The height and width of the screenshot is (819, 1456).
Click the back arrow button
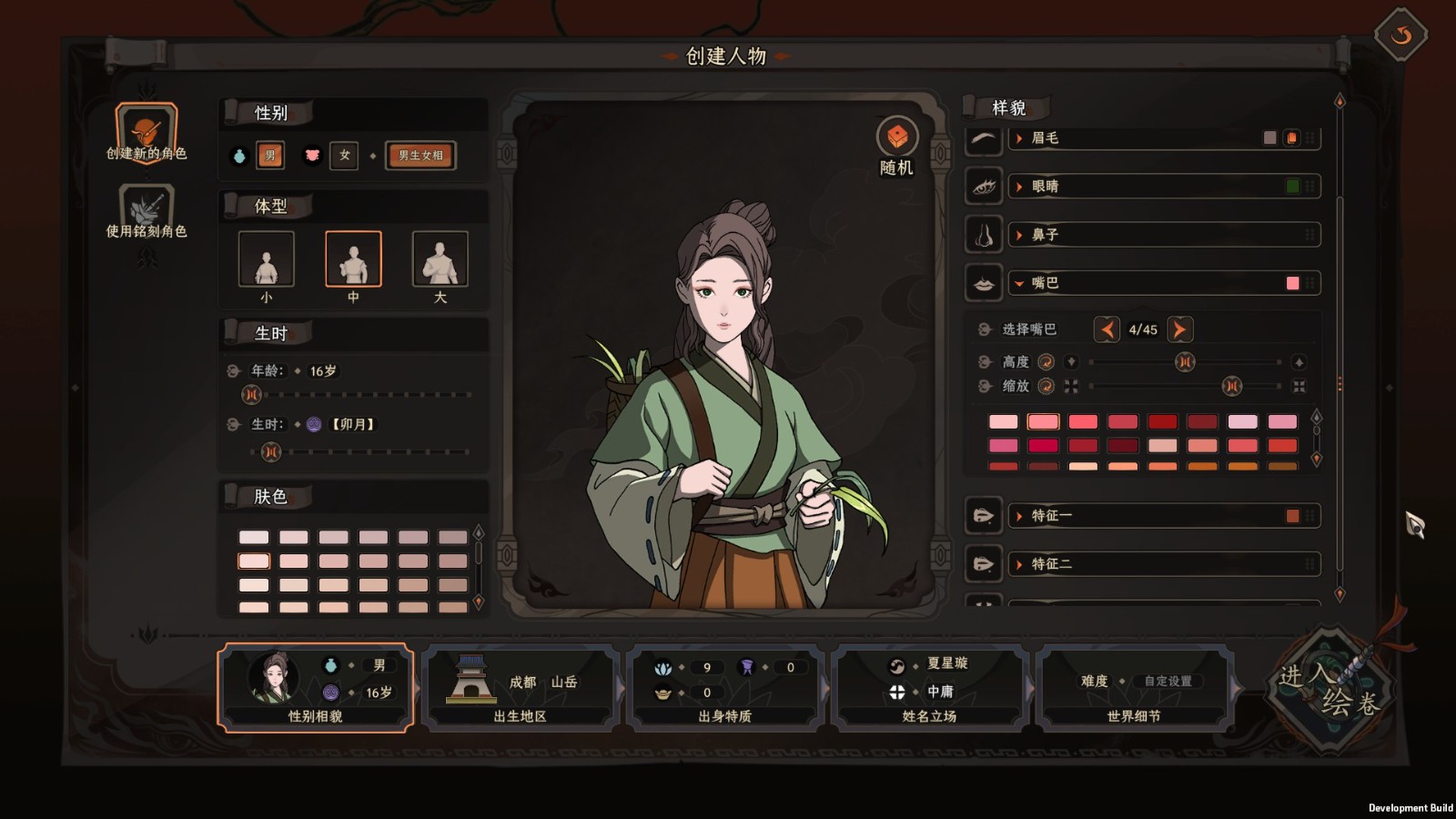click(1400, 35)
